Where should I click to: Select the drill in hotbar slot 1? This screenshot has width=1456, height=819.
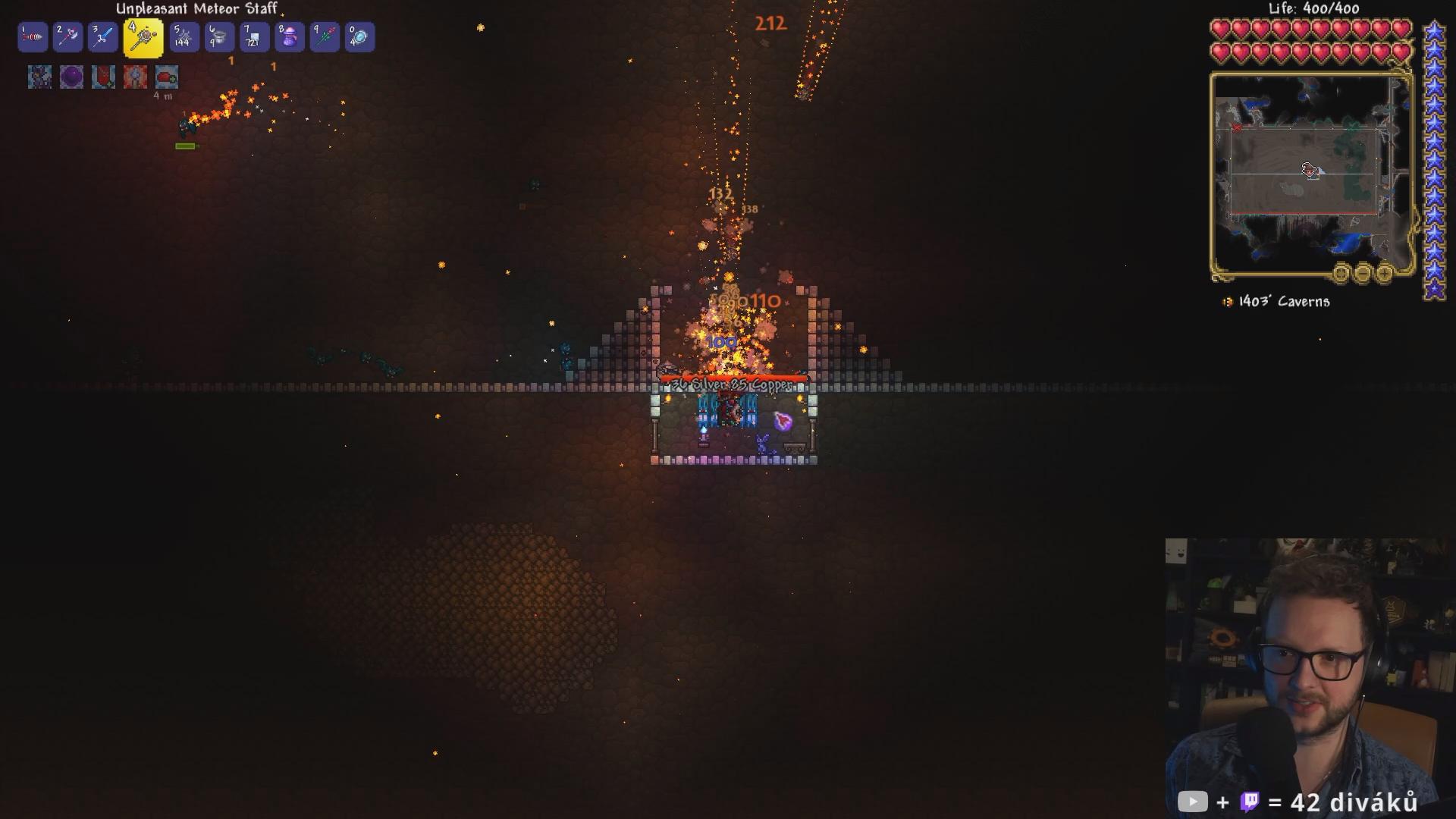(x=33, y=37)
